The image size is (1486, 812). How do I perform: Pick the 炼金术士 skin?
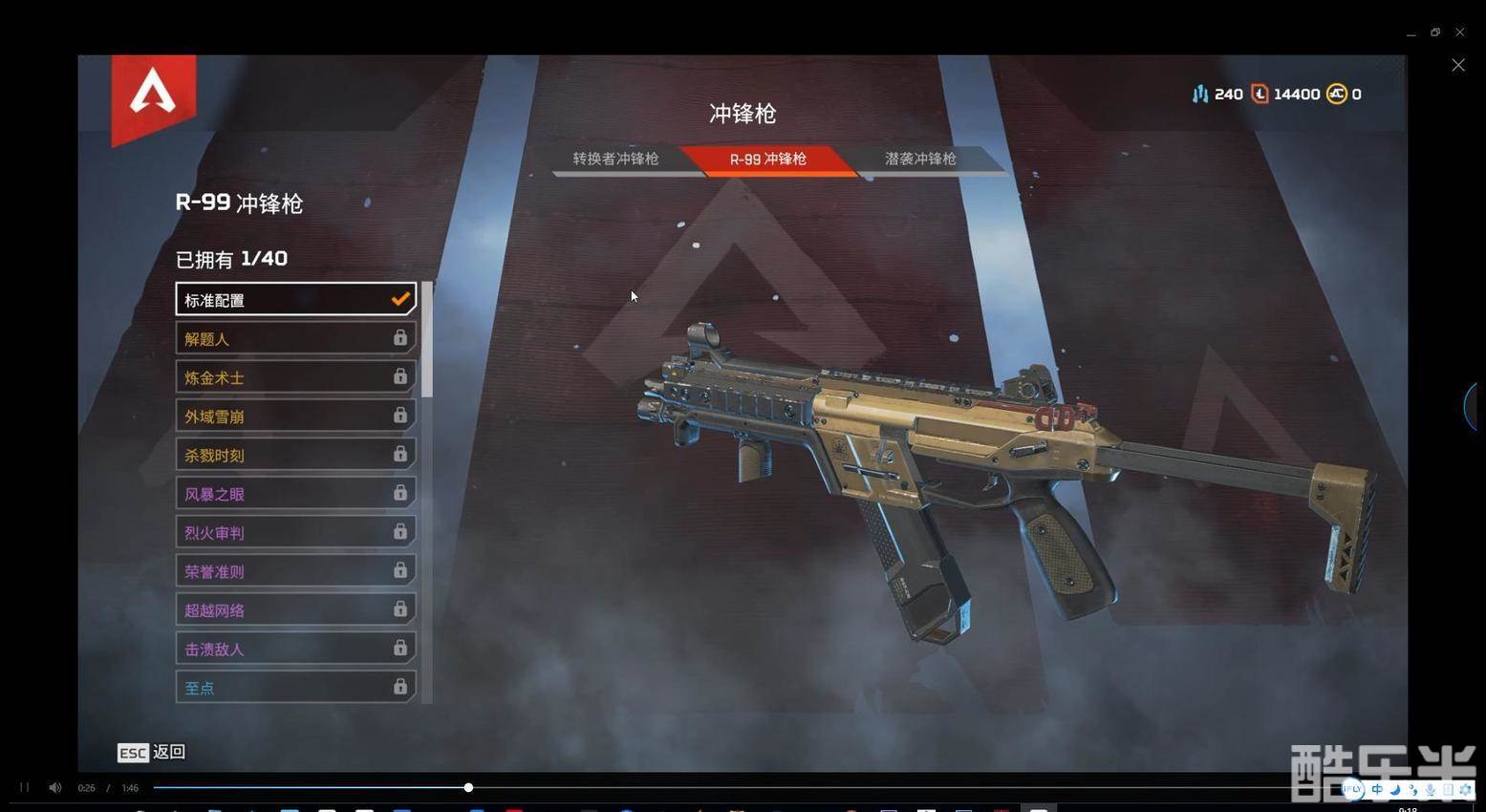point(294,377)
